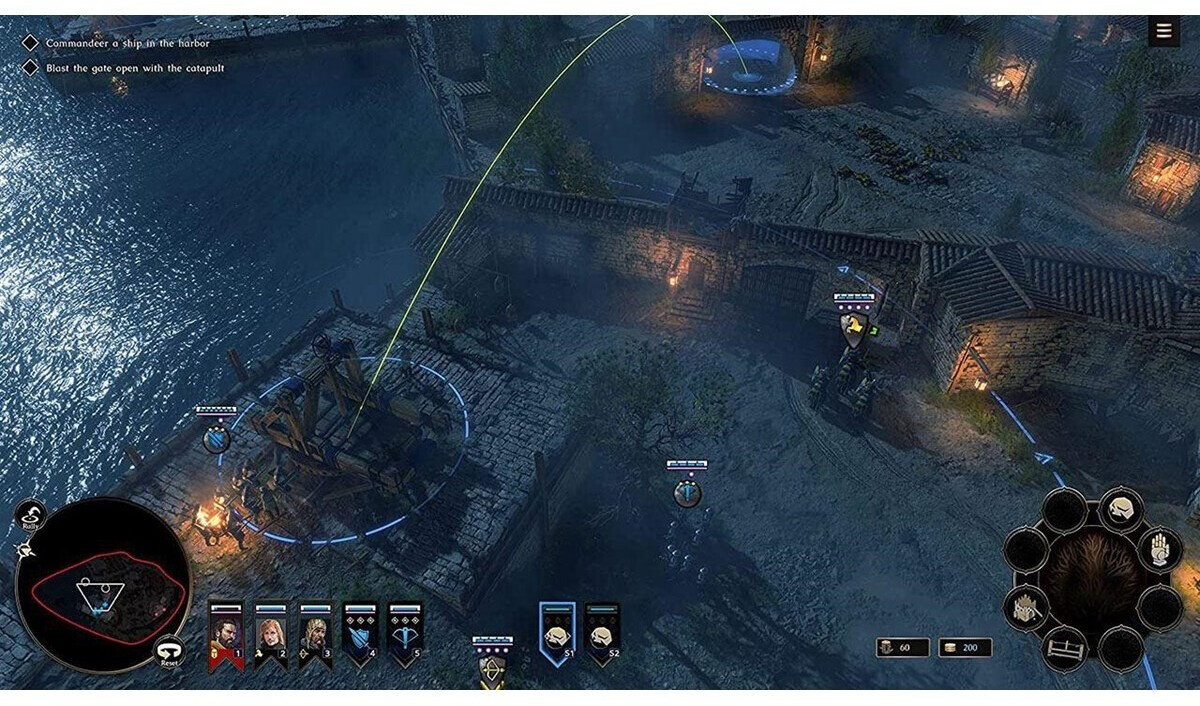Viewport: 1200px width, 706px height.
Task: Select the "Blast the gate open with the catapult" objective
Action: pos(134,68)
